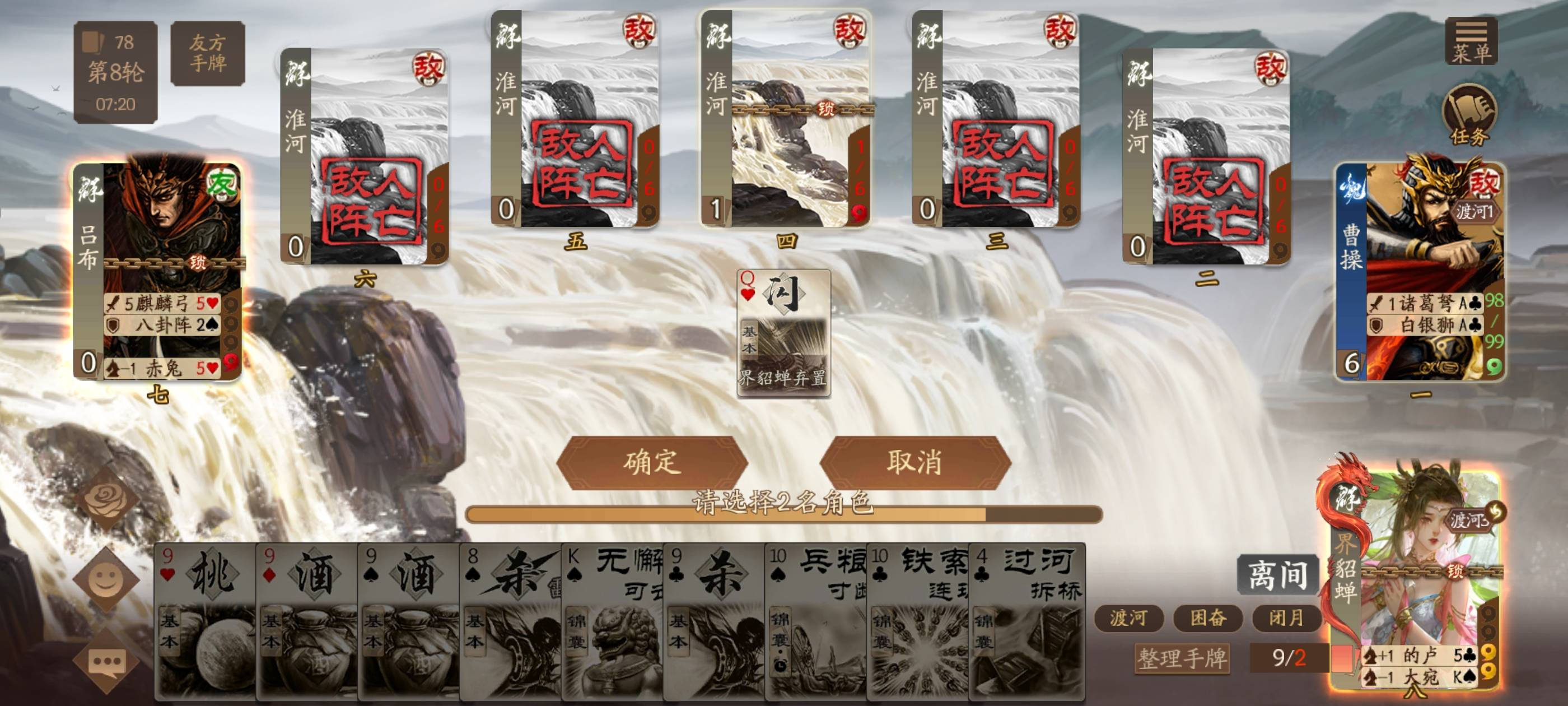The height and width of the screenshot is (706, 1568).
Task: Sort hand with 整理手牌
Action: (1182, 658)
